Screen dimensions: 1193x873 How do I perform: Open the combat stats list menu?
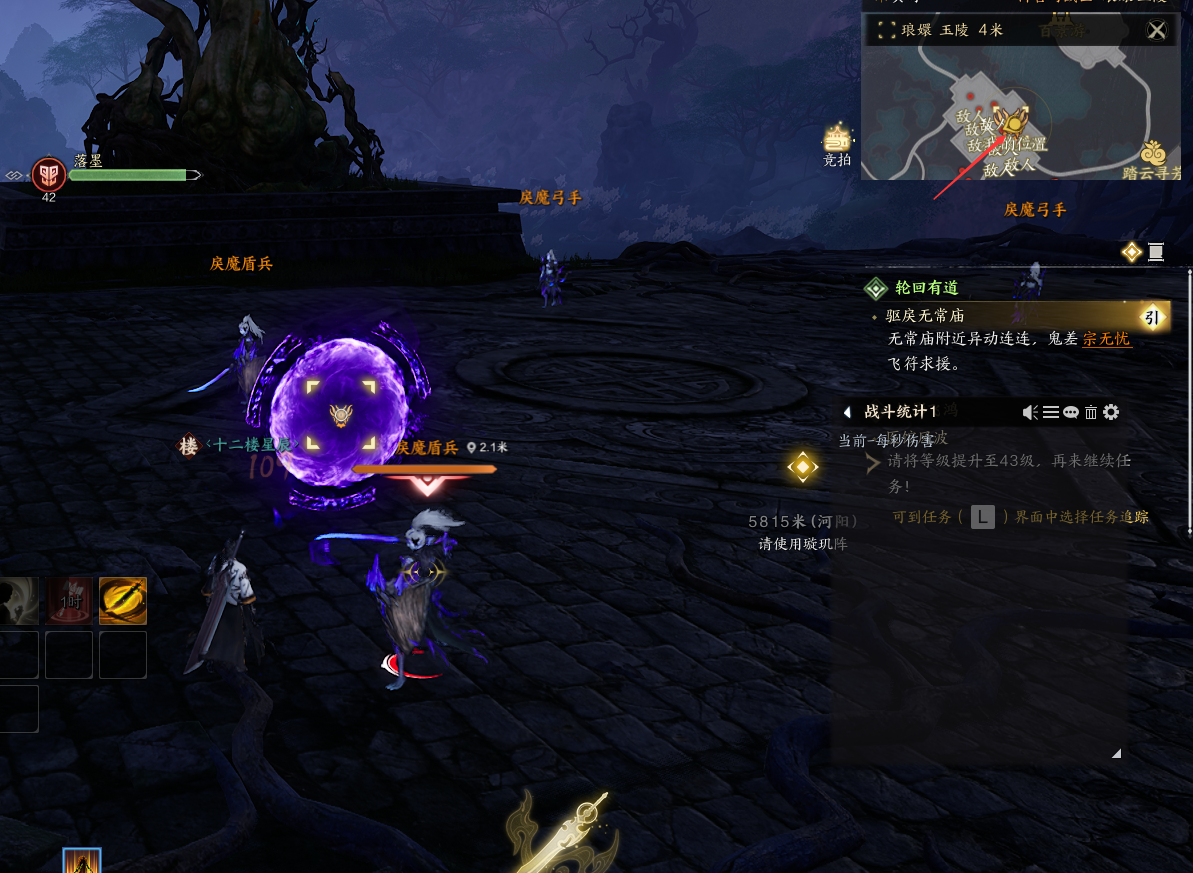pos(1050,412)
